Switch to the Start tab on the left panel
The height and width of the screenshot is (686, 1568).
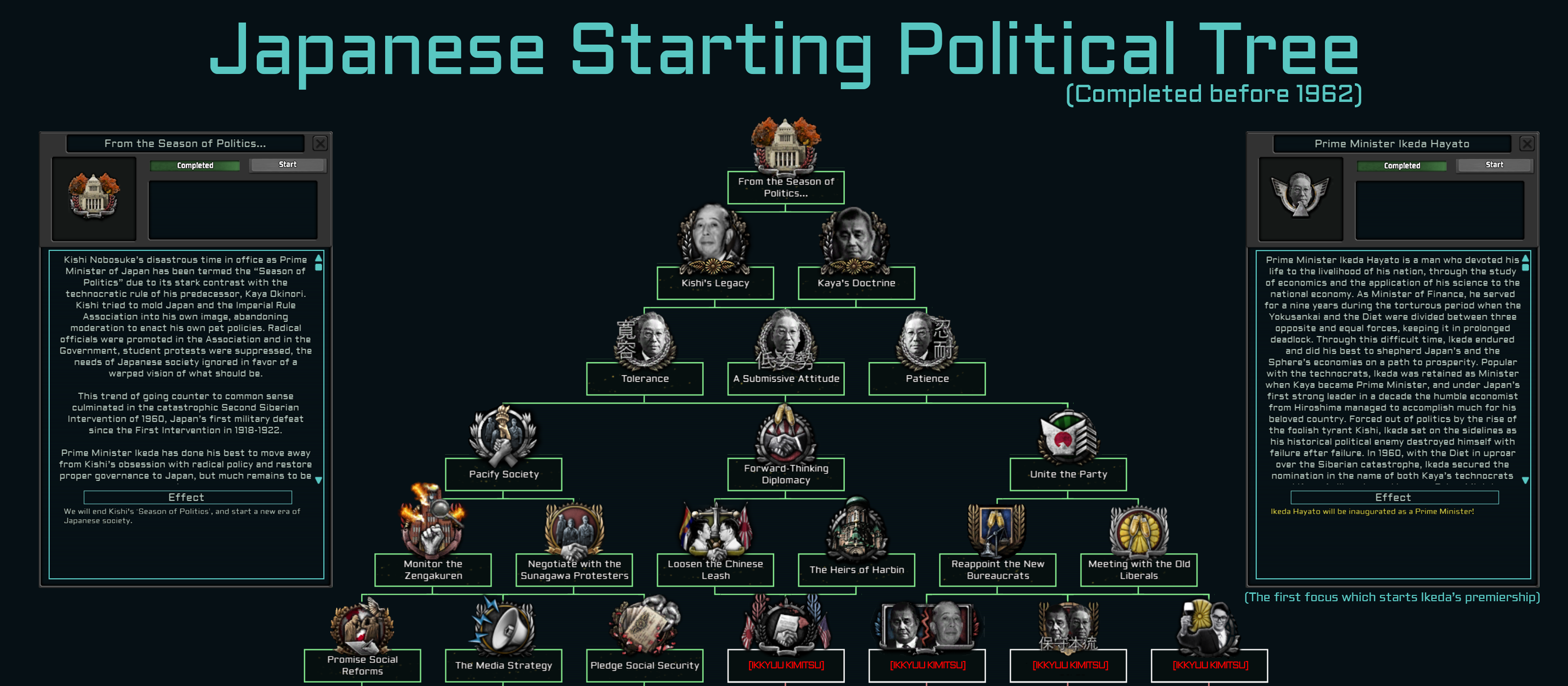[287, 164]
